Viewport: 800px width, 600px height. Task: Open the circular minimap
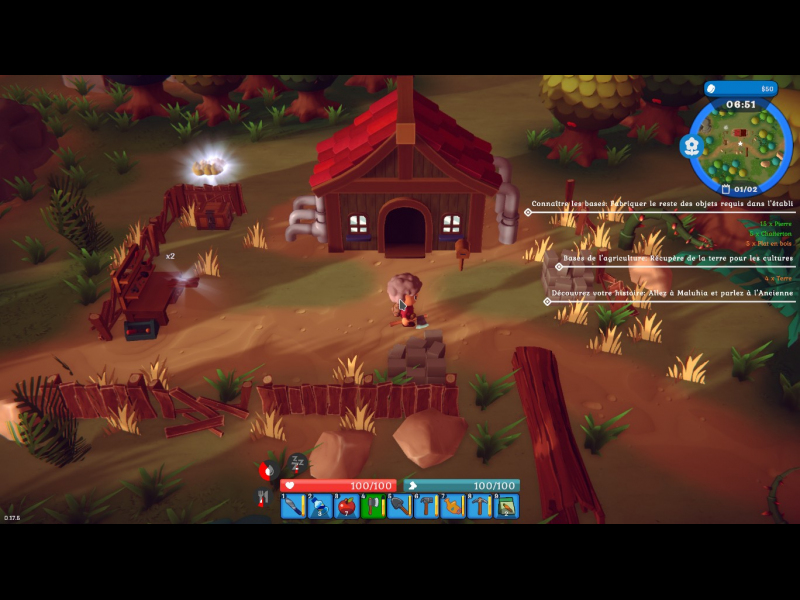740,142
